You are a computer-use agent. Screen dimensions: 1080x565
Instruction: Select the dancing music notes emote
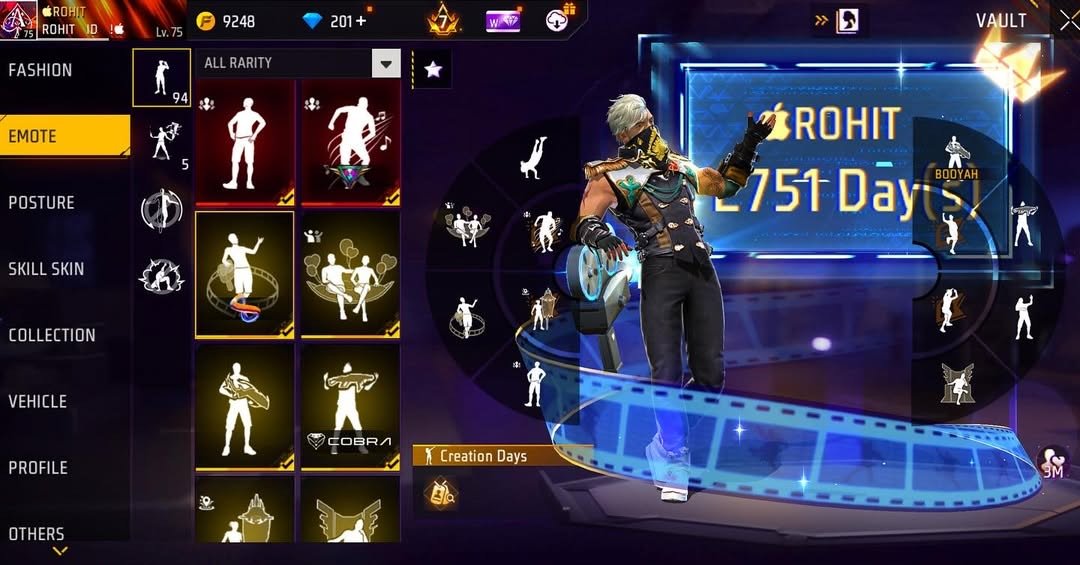click(x=350, y=141)
